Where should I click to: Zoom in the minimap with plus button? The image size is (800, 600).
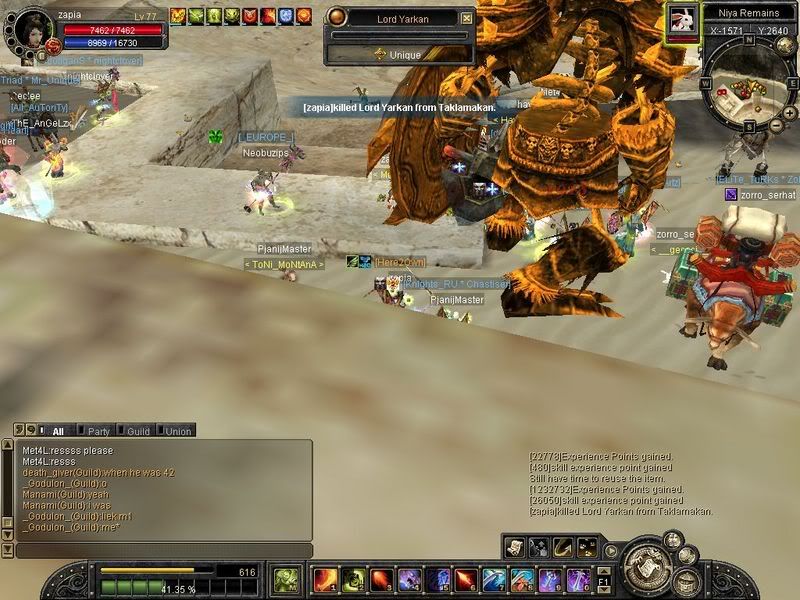790,112
